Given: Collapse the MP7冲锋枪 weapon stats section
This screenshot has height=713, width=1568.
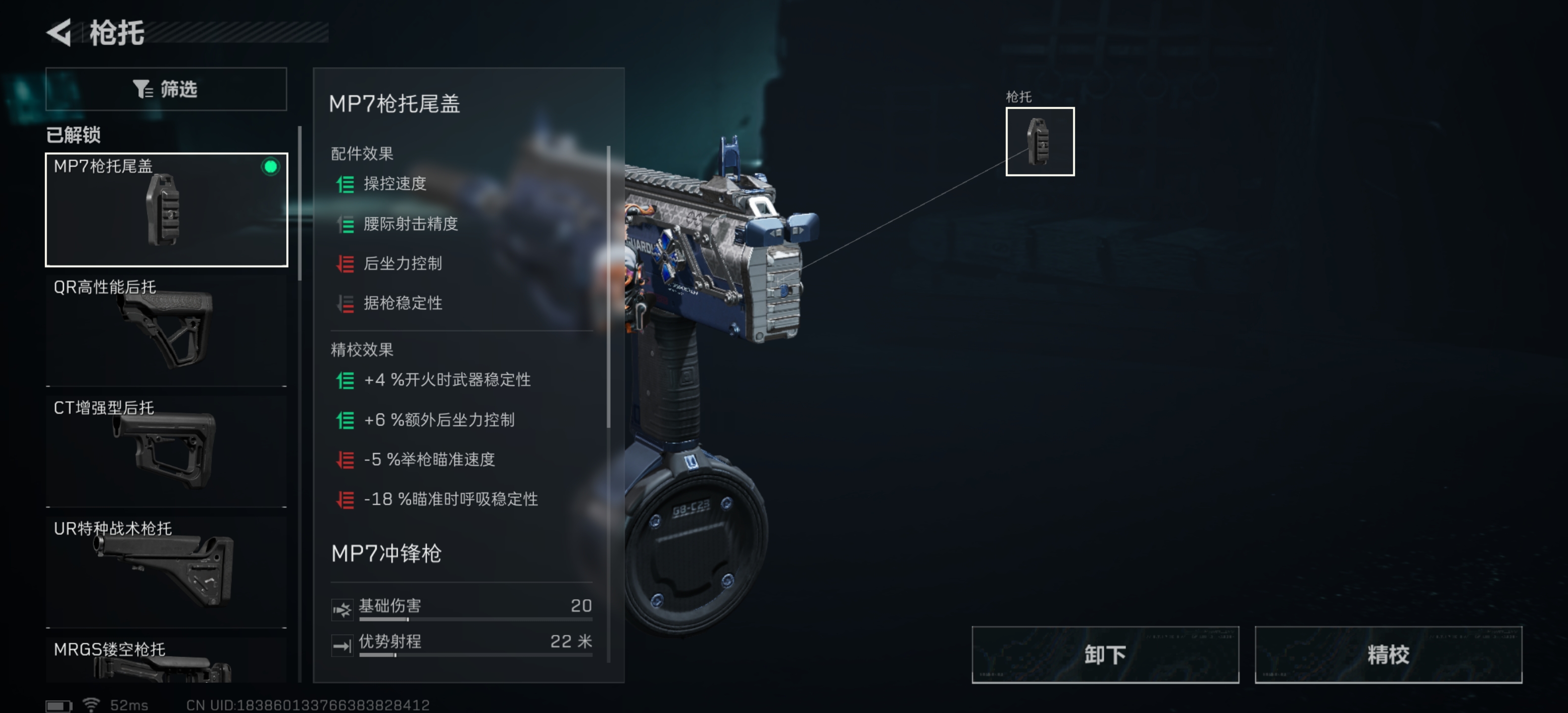Looking at the screenshot, I should point(385,554).
